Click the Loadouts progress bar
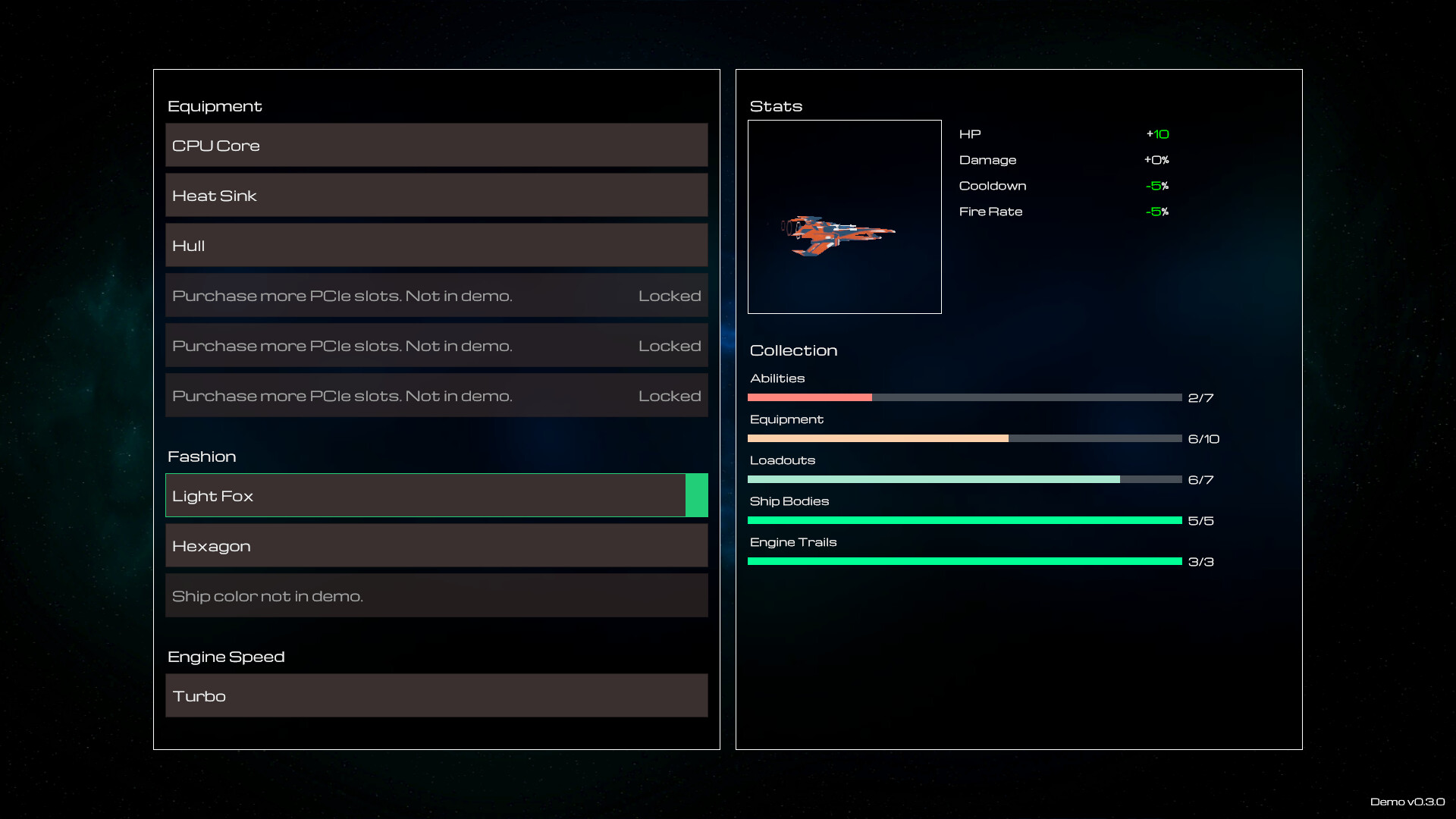This screenshot has height=819, width=1456. tap(963, 479)
